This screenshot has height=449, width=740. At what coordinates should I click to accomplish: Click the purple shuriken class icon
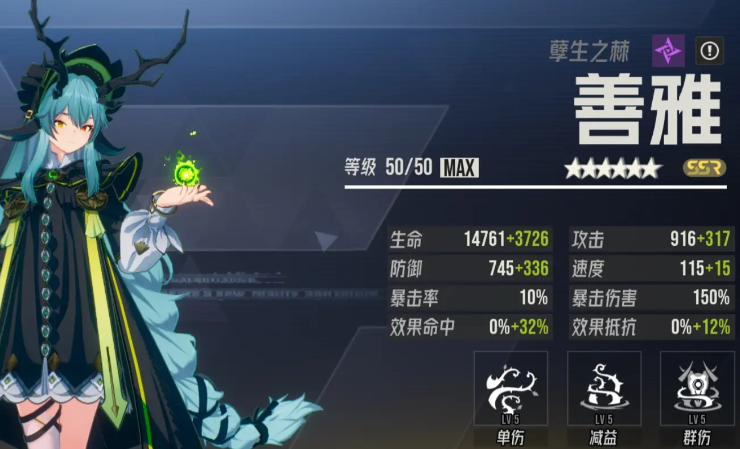(x=667, y=50)
